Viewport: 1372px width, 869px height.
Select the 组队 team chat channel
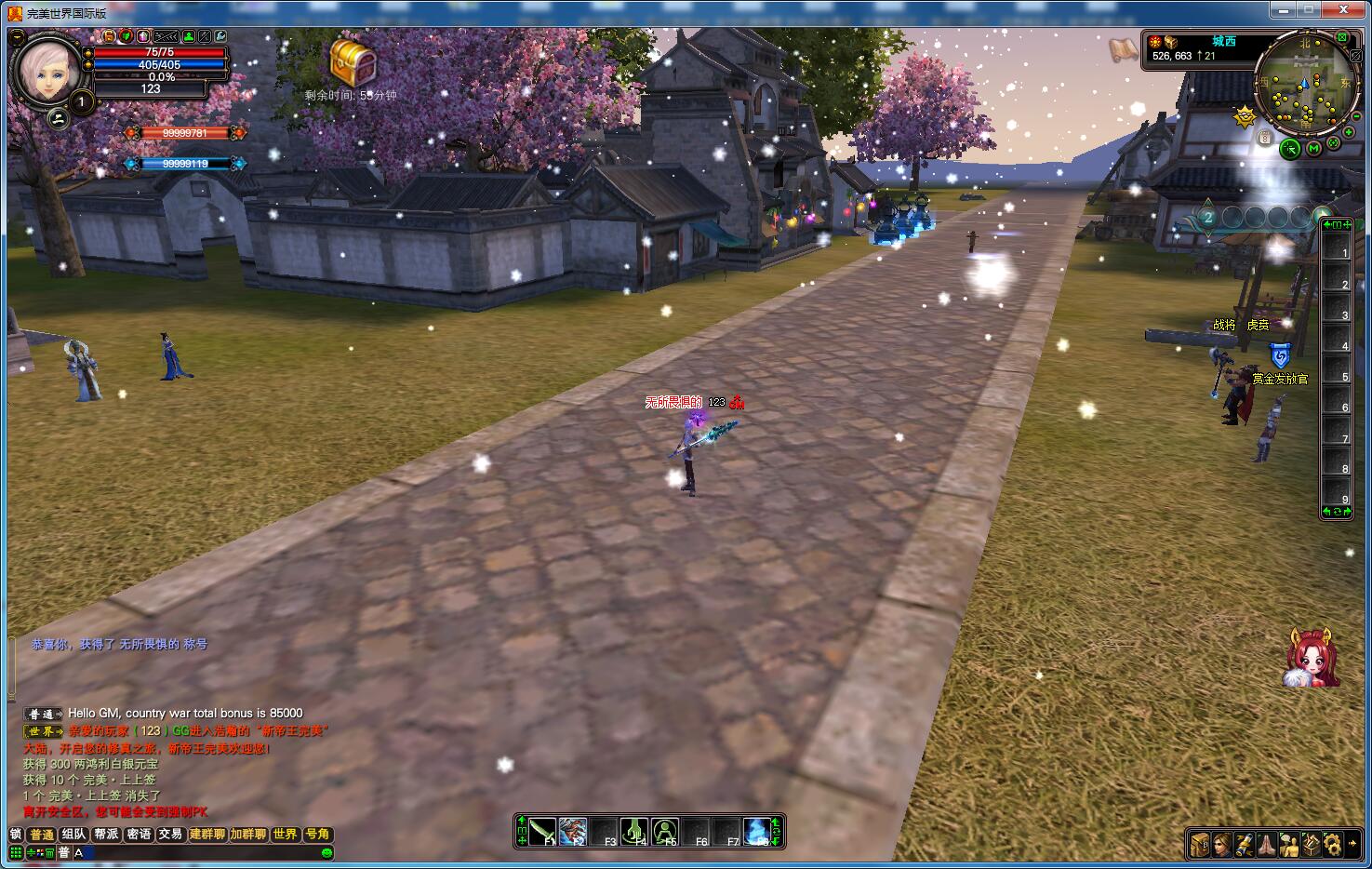(74, 835)
